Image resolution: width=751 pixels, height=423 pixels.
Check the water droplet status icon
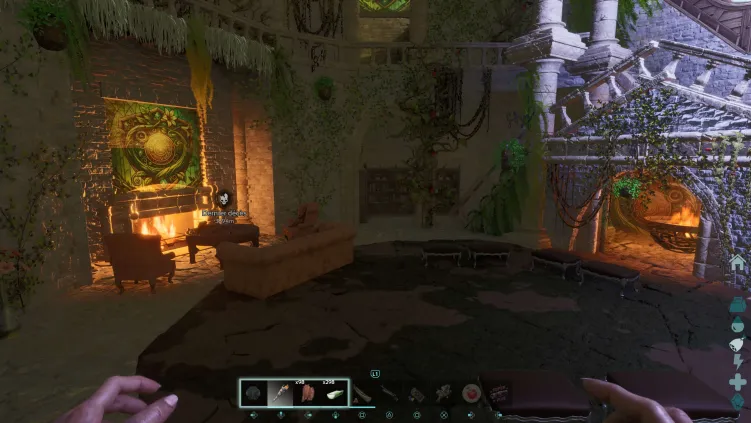(738, 324)
